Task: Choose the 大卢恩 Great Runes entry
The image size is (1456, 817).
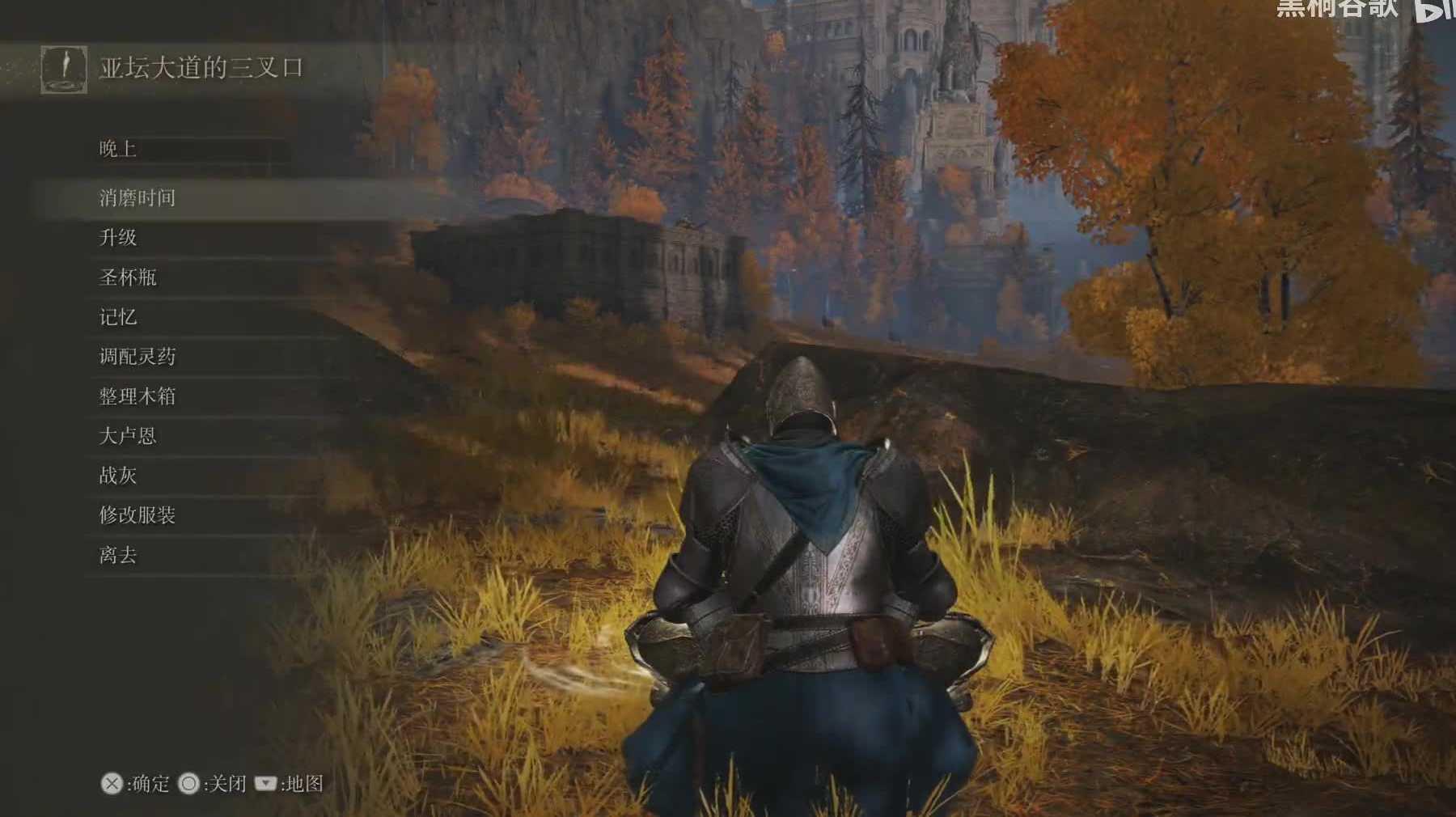Action: coord(128,436)
